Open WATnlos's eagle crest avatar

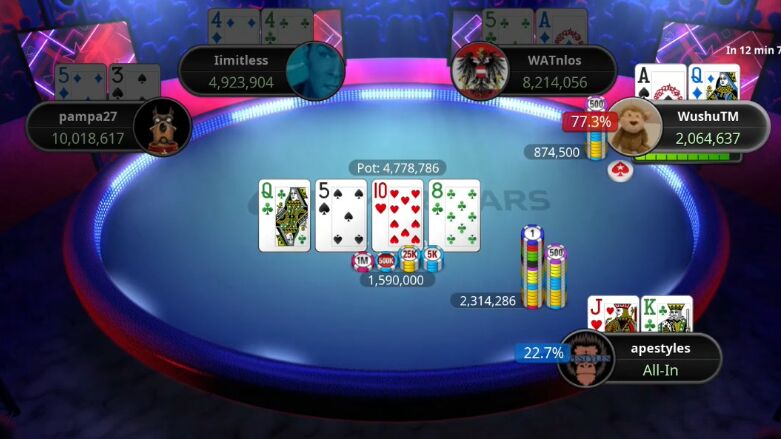tap(480, 70)
